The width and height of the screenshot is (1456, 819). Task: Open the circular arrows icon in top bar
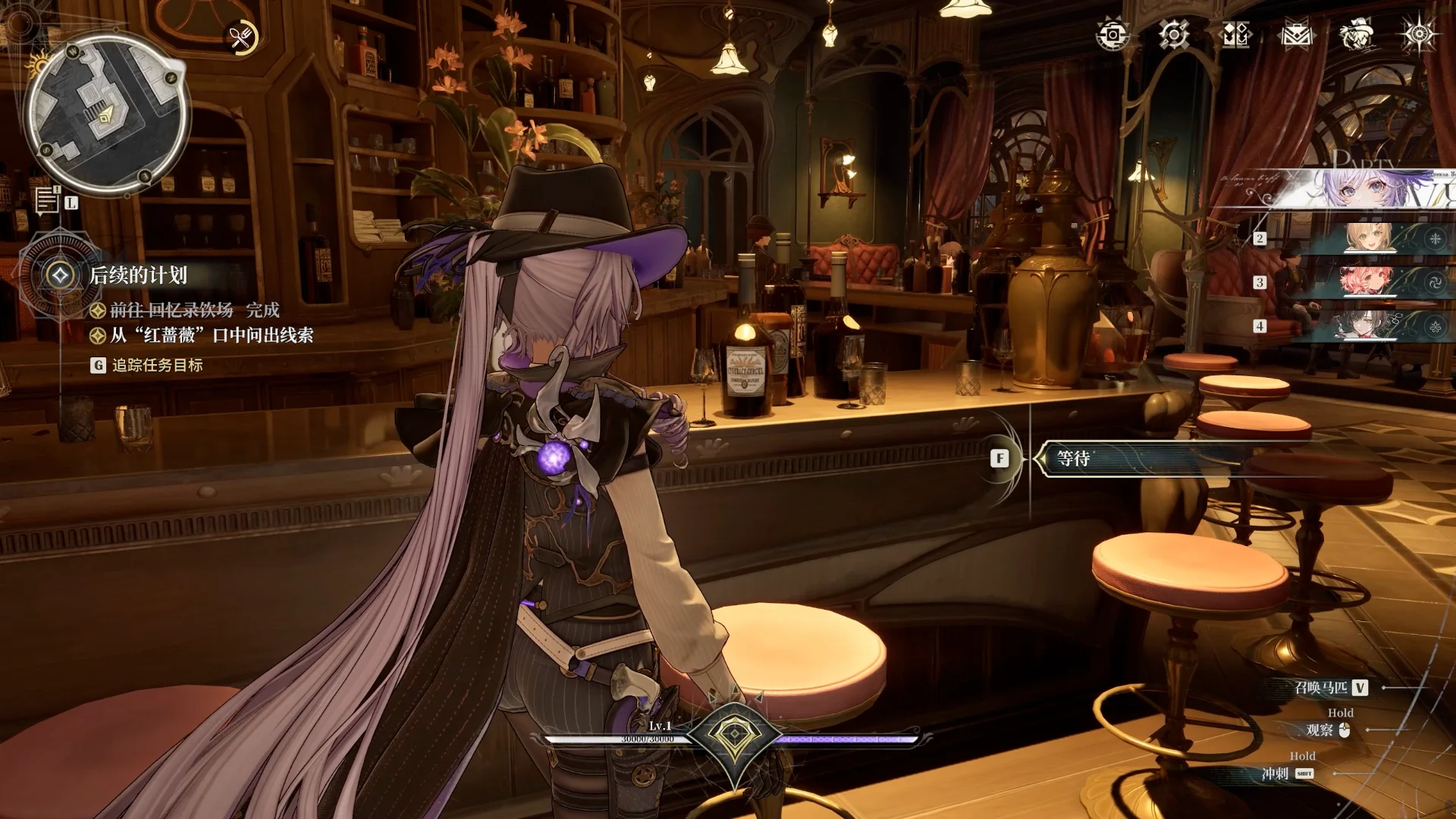(x=1174, y=35)
